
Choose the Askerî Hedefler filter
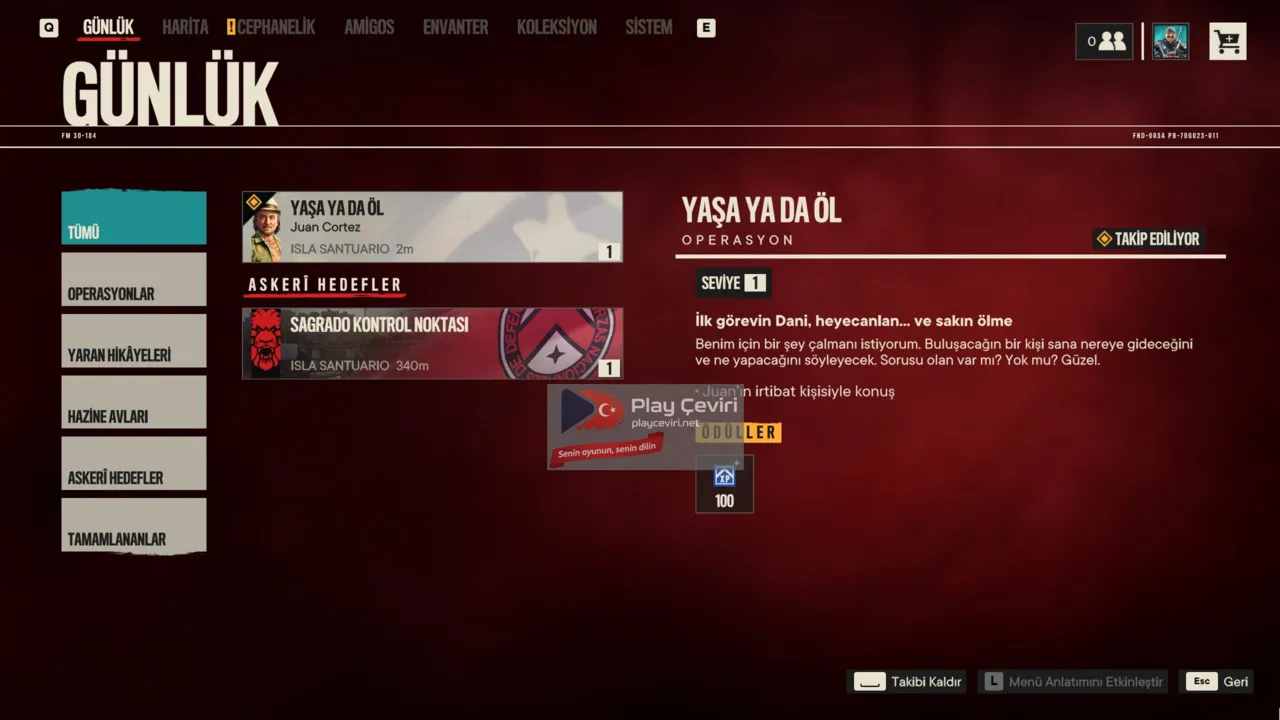(x=134, y=463)
